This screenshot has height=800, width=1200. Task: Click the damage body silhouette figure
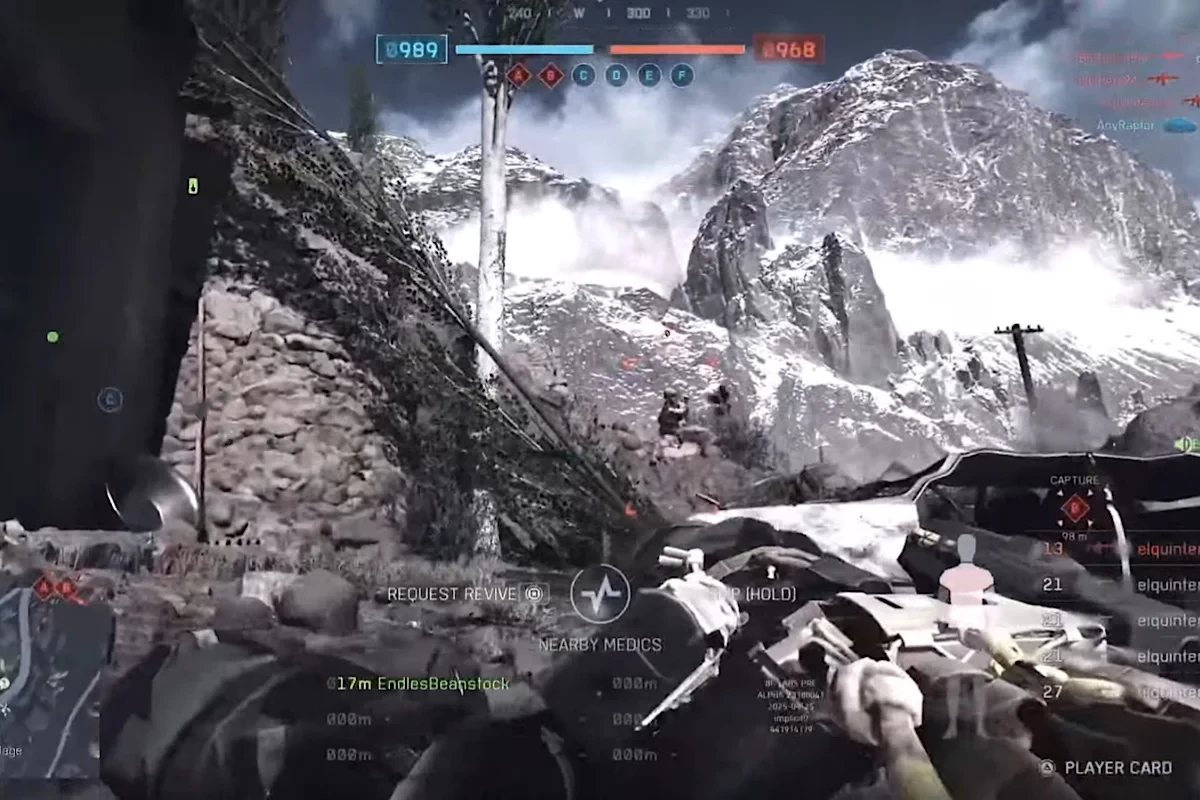966,570
